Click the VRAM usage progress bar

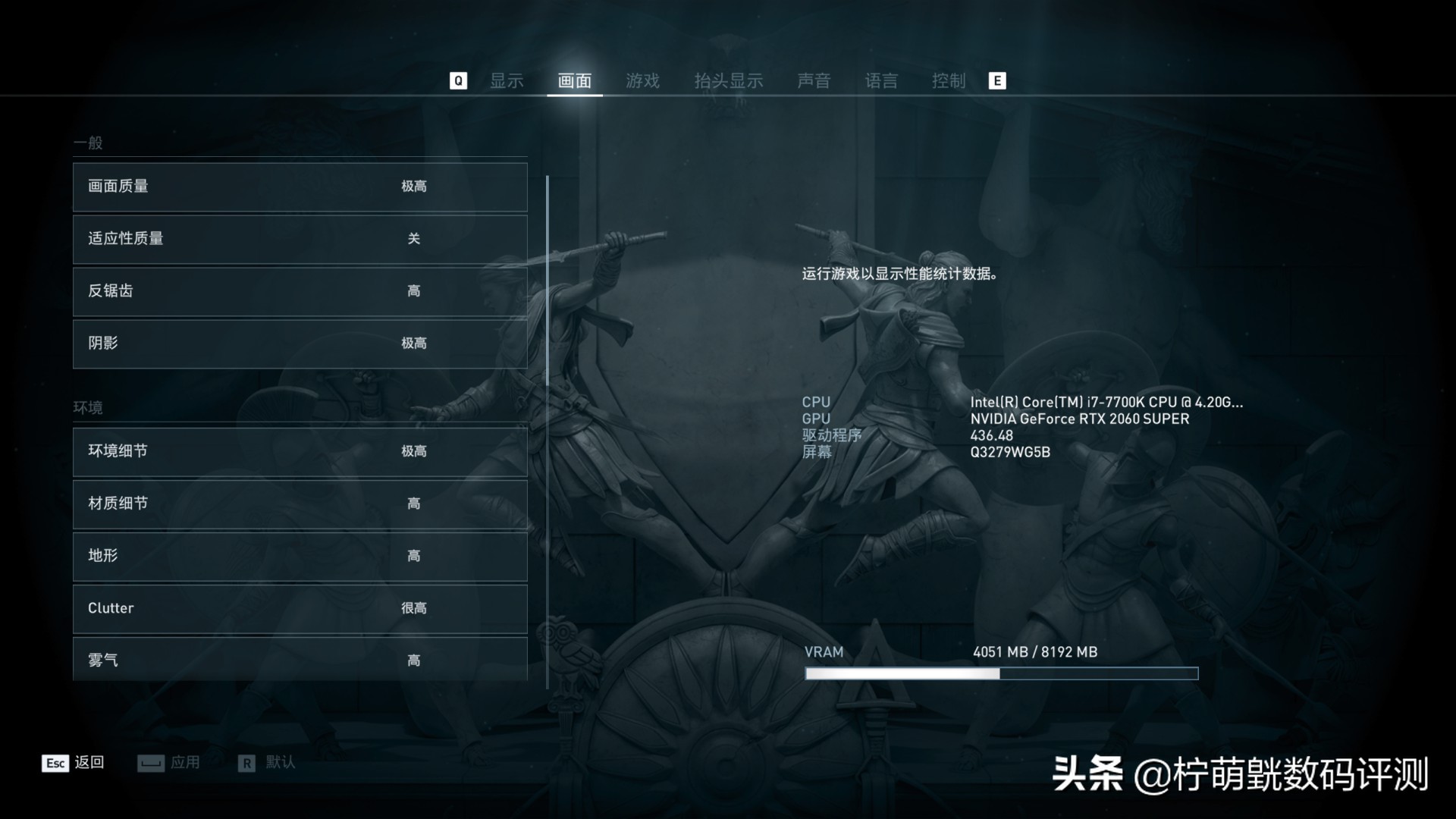(x=1000, y=672)
